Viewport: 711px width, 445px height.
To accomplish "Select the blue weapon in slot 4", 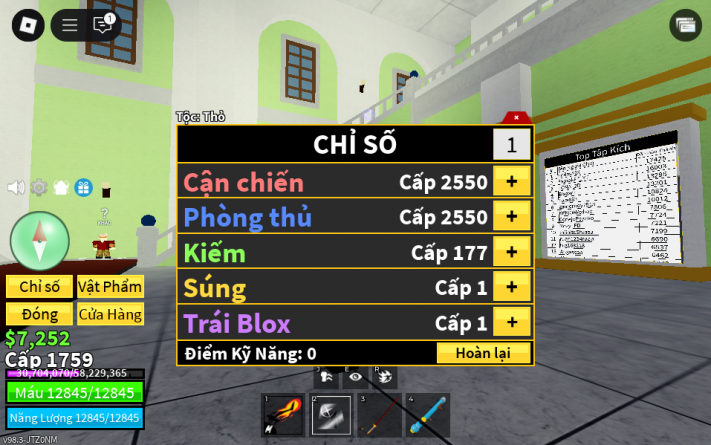I will pos(425,414).
